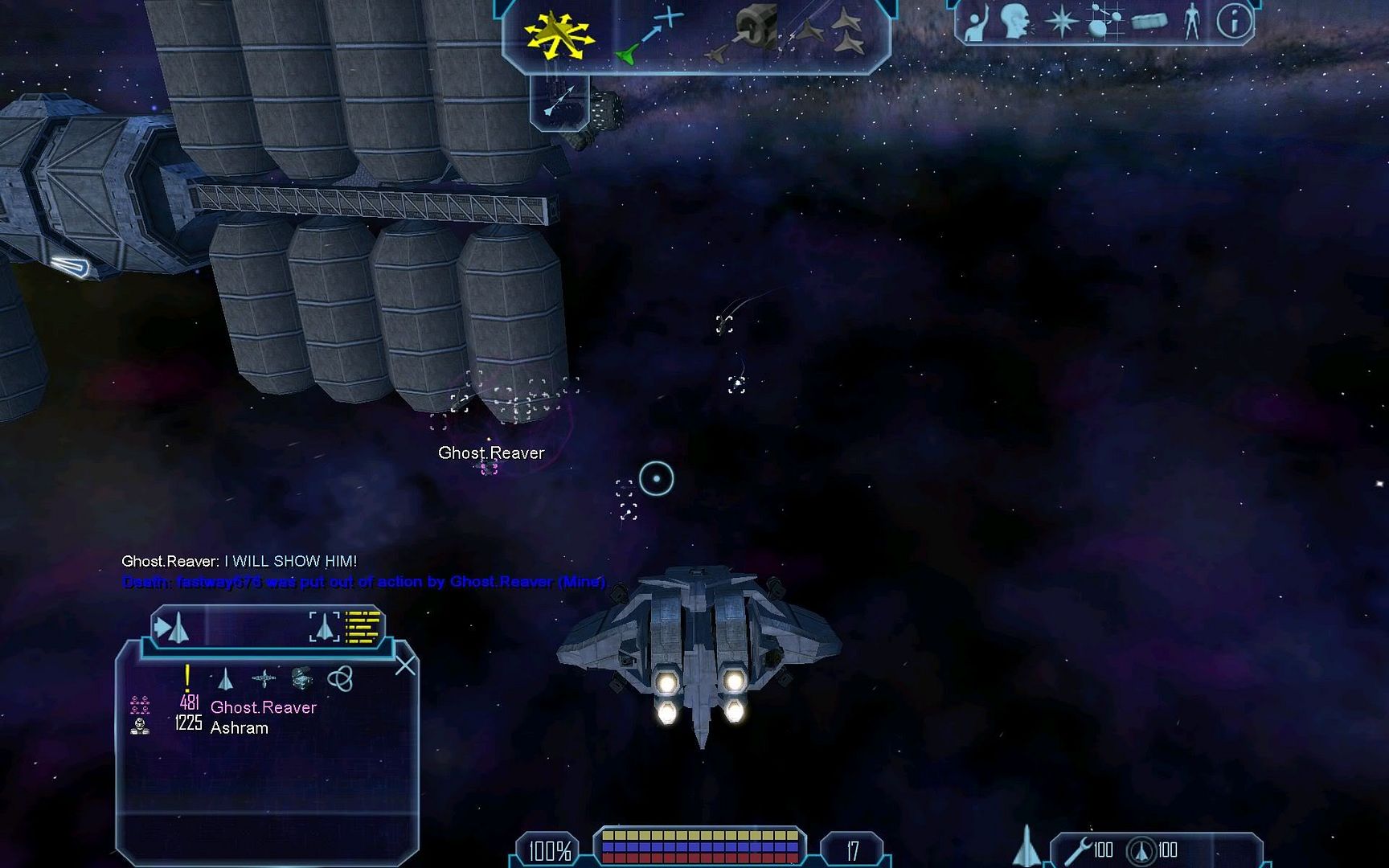Switch to the arrow-and-ship tab
This screenshot has width=1389, height=868.
coord(171,628)
